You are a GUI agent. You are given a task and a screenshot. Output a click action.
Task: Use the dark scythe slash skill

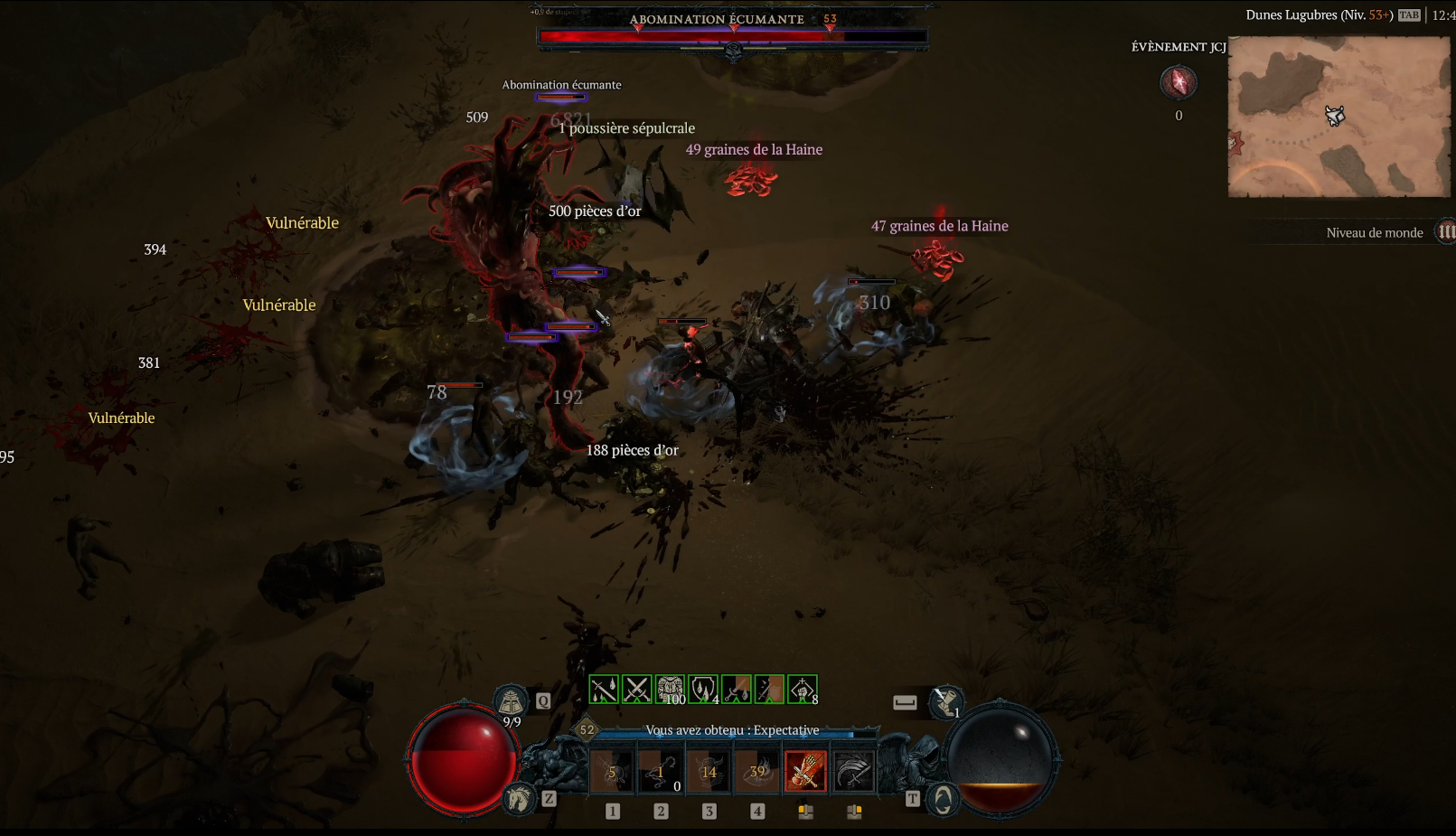point(853,771)
